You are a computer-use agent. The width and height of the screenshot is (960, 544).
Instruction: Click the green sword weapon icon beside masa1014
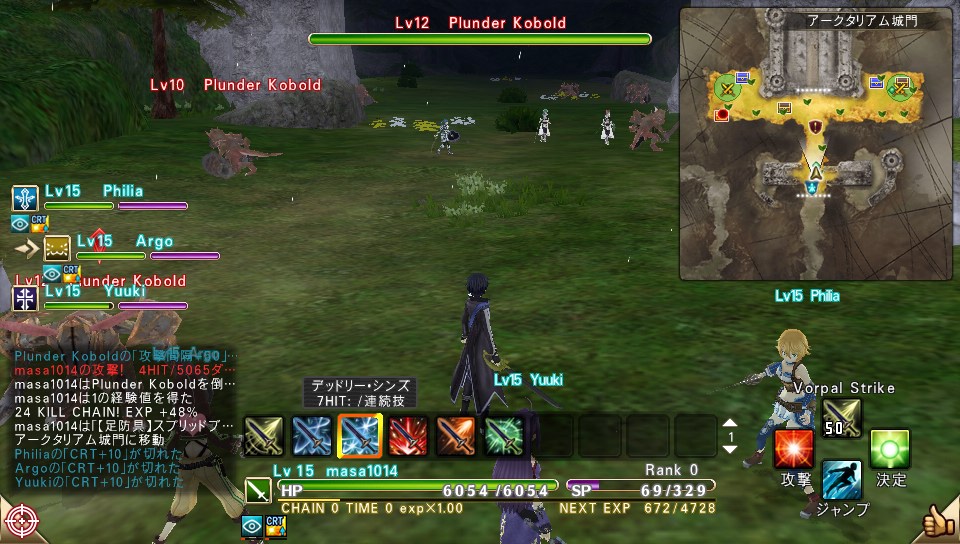[257, 490]
